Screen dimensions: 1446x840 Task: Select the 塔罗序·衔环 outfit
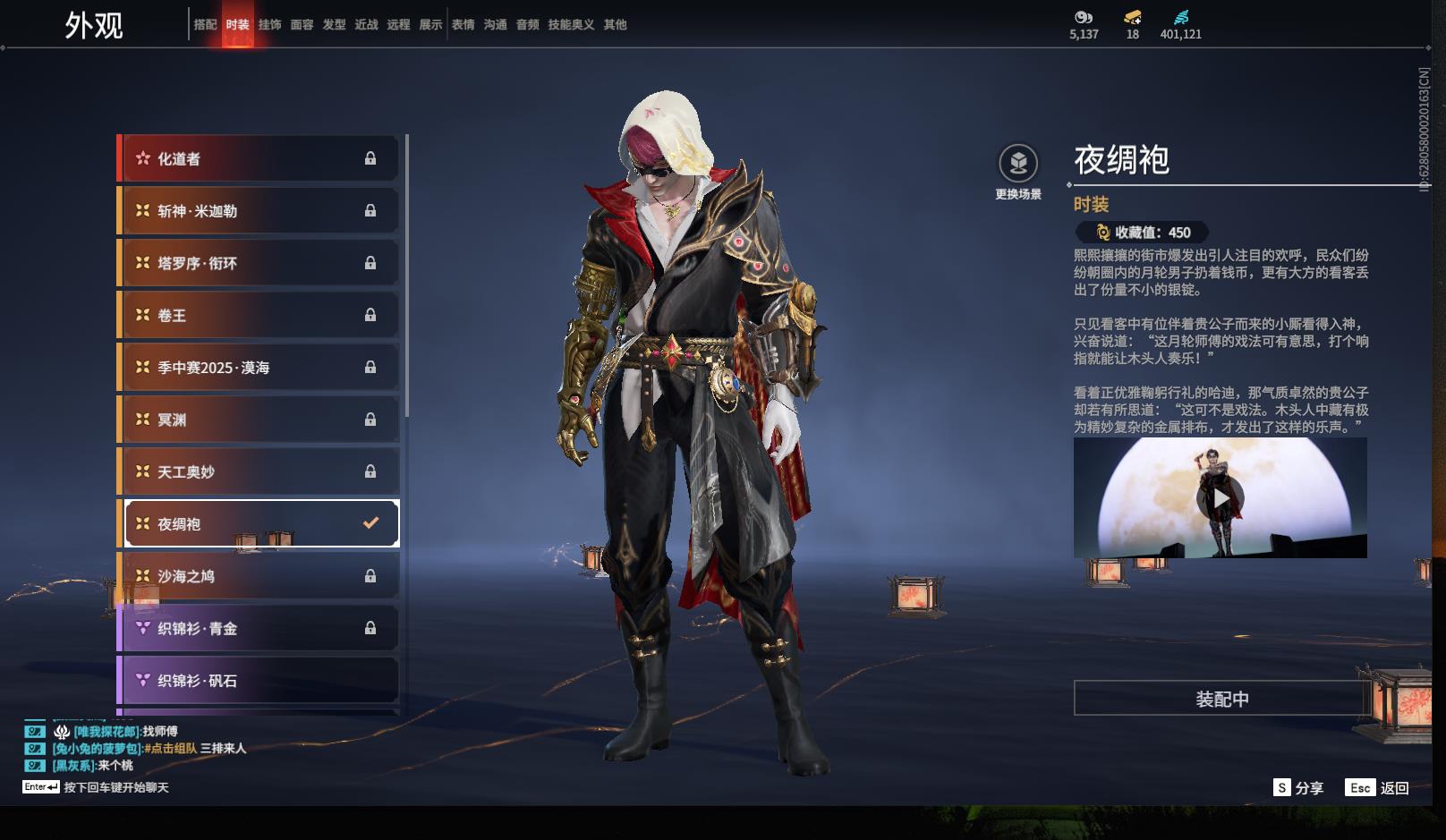(x=259, y=263)
